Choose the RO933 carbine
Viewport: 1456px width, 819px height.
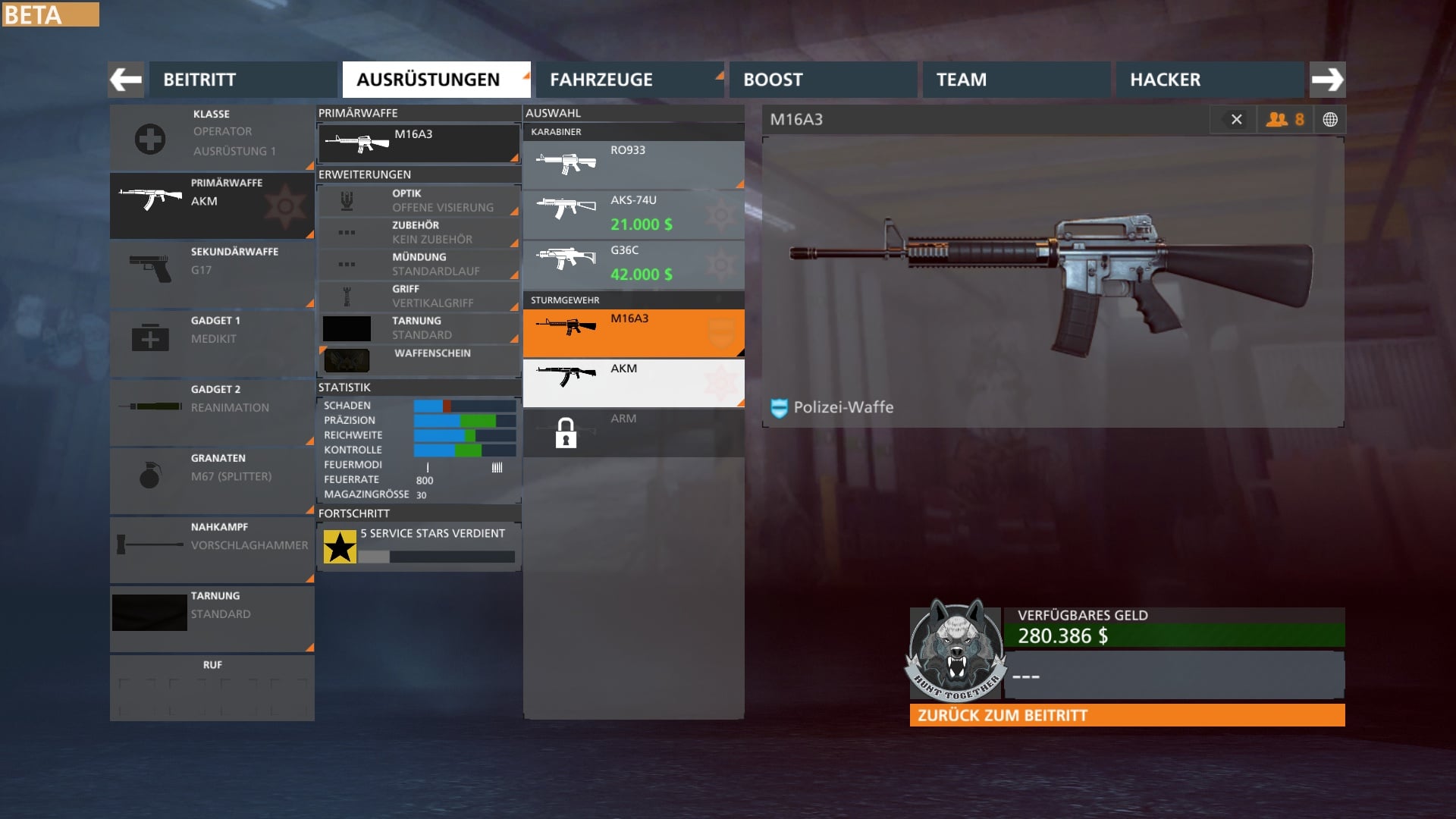click(633, 165)
